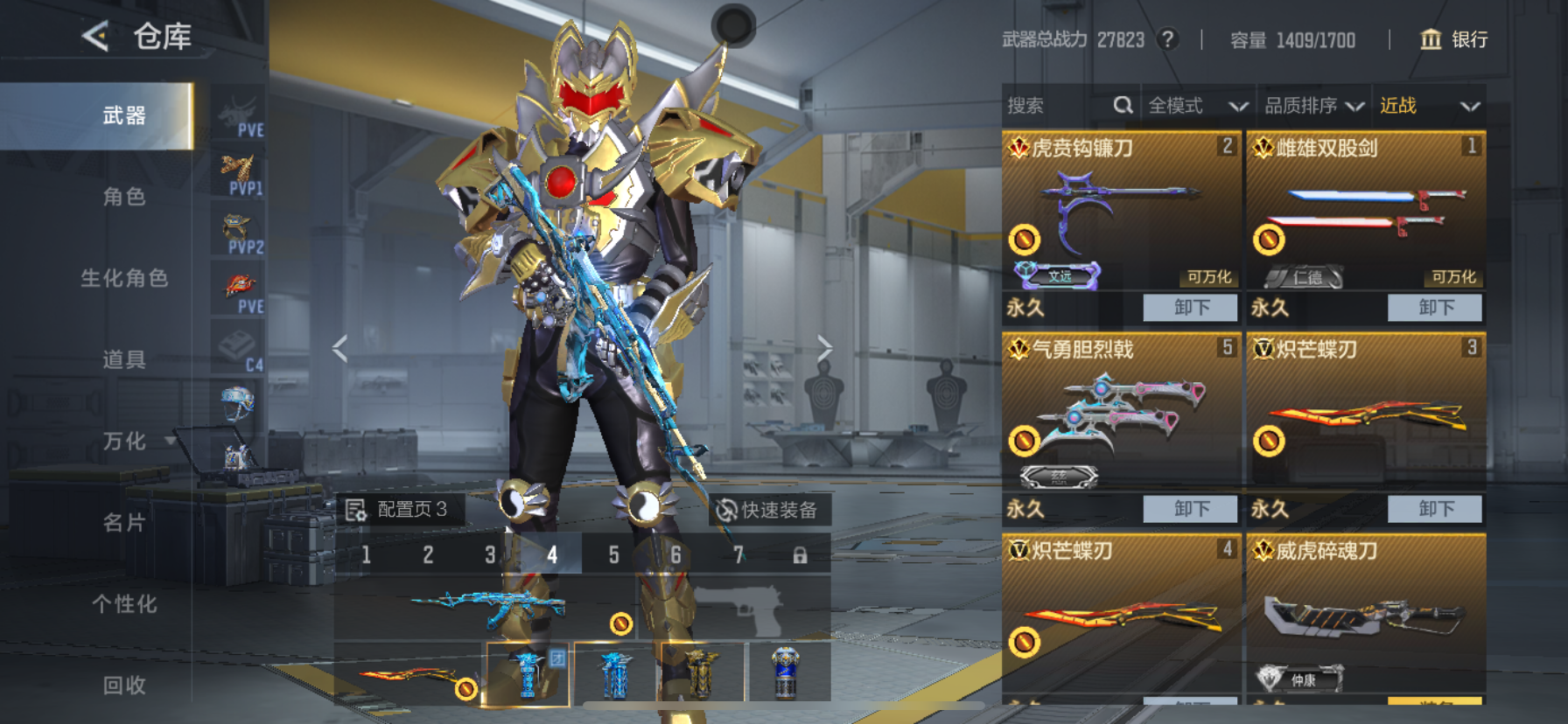This screenshot has width=1568, height=724.
Task: Open the 品质排序 quality sort dropdown
Action: (1313, 106)
